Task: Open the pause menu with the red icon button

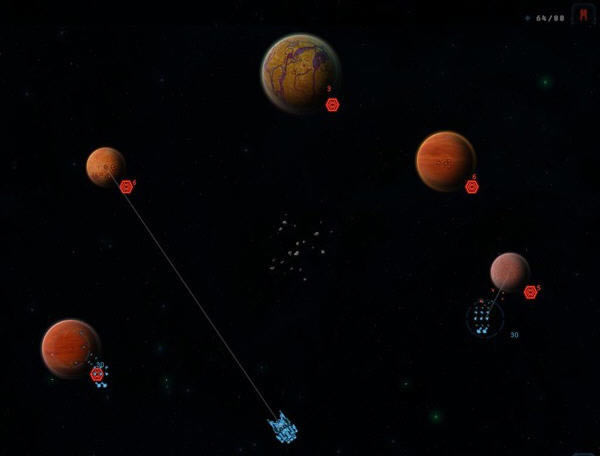Action: [583, 16]
